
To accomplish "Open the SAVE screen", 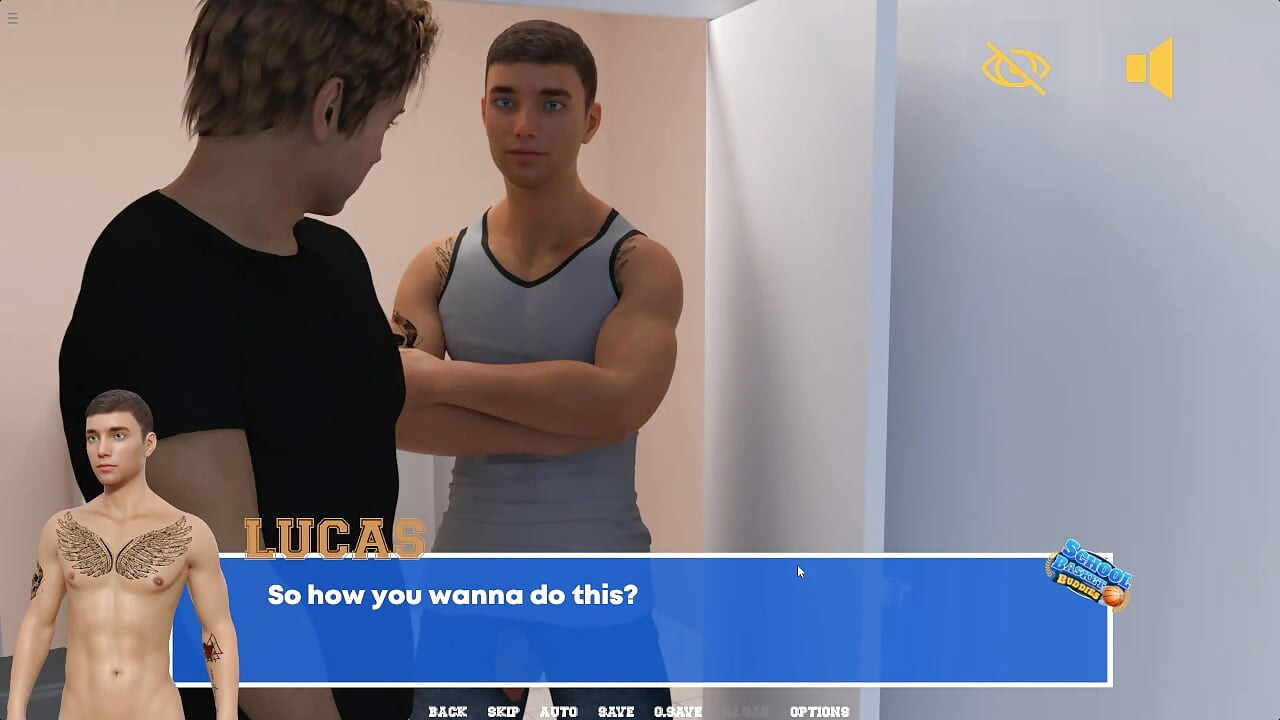I will click(615, 711).
